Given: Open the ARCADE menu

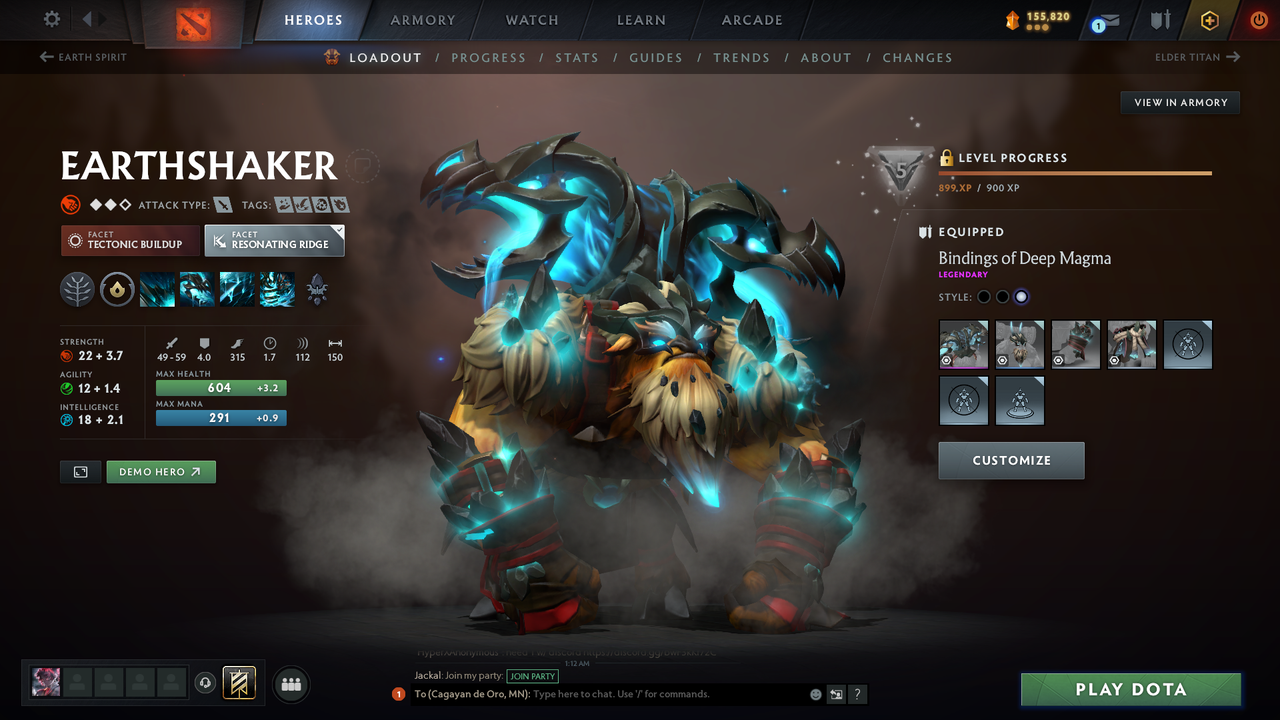Looking at the screenshot, I should pos(751,20).
